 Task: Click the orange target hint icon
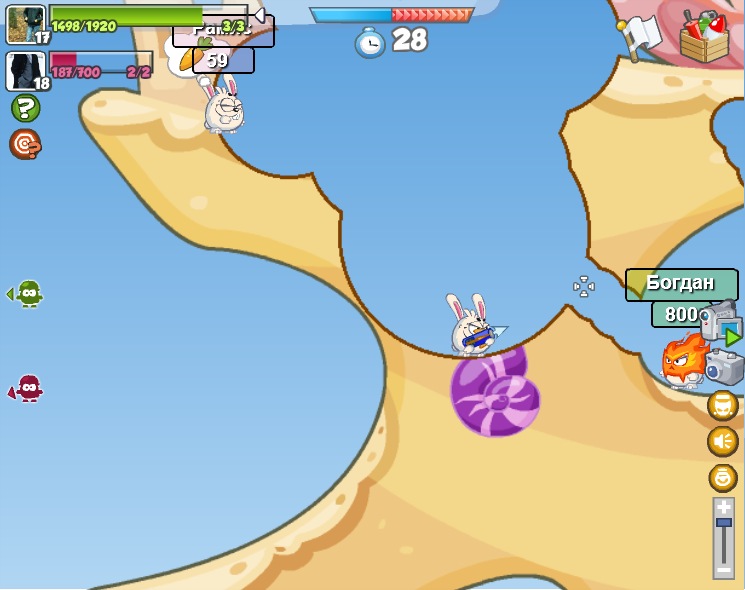pos(25,144)
